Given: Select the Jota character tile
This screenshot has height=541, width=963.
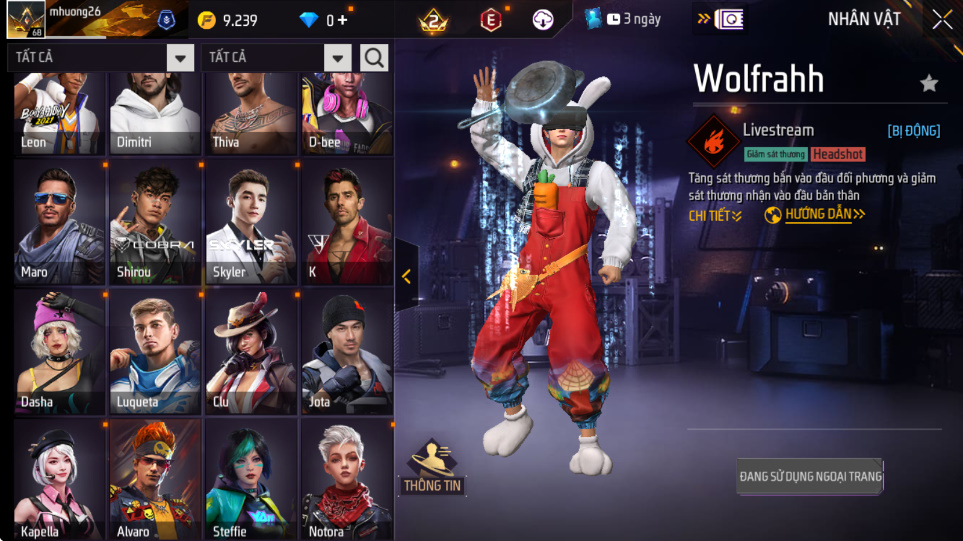Looking at the screenshot, I should click(346, 352).
